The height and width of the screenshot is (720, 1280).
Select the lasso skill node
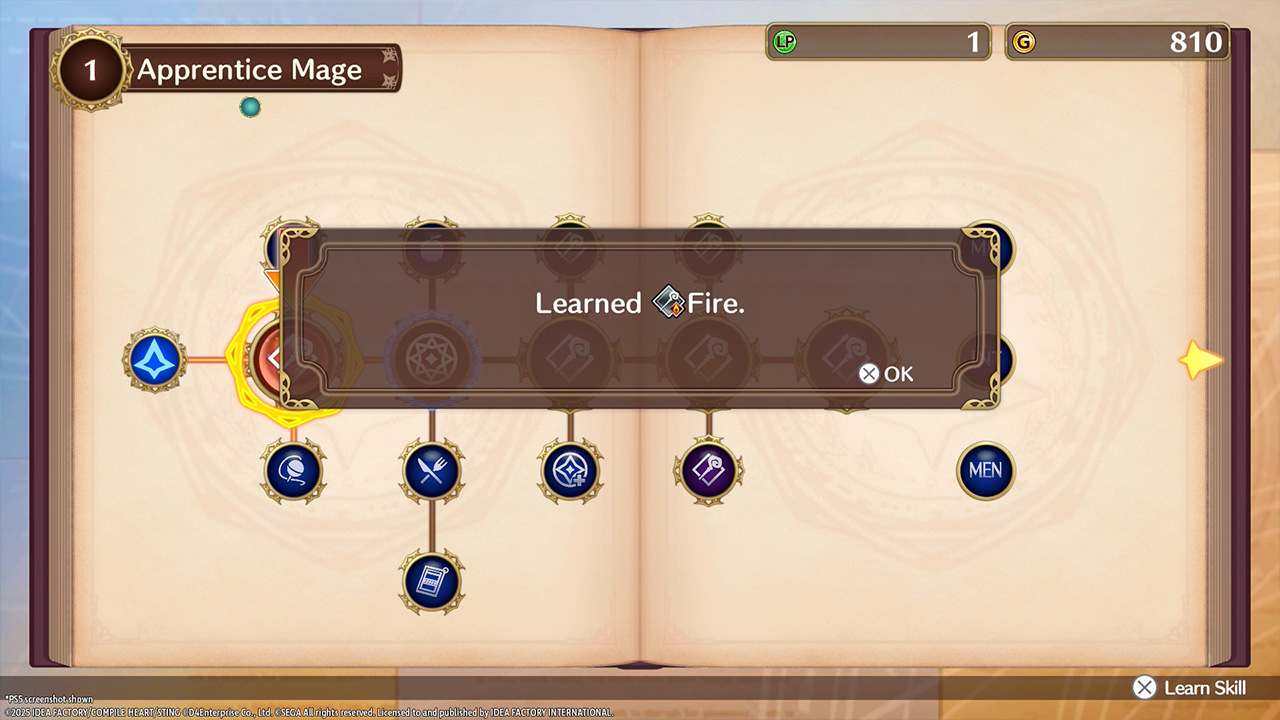coord(293,470)
